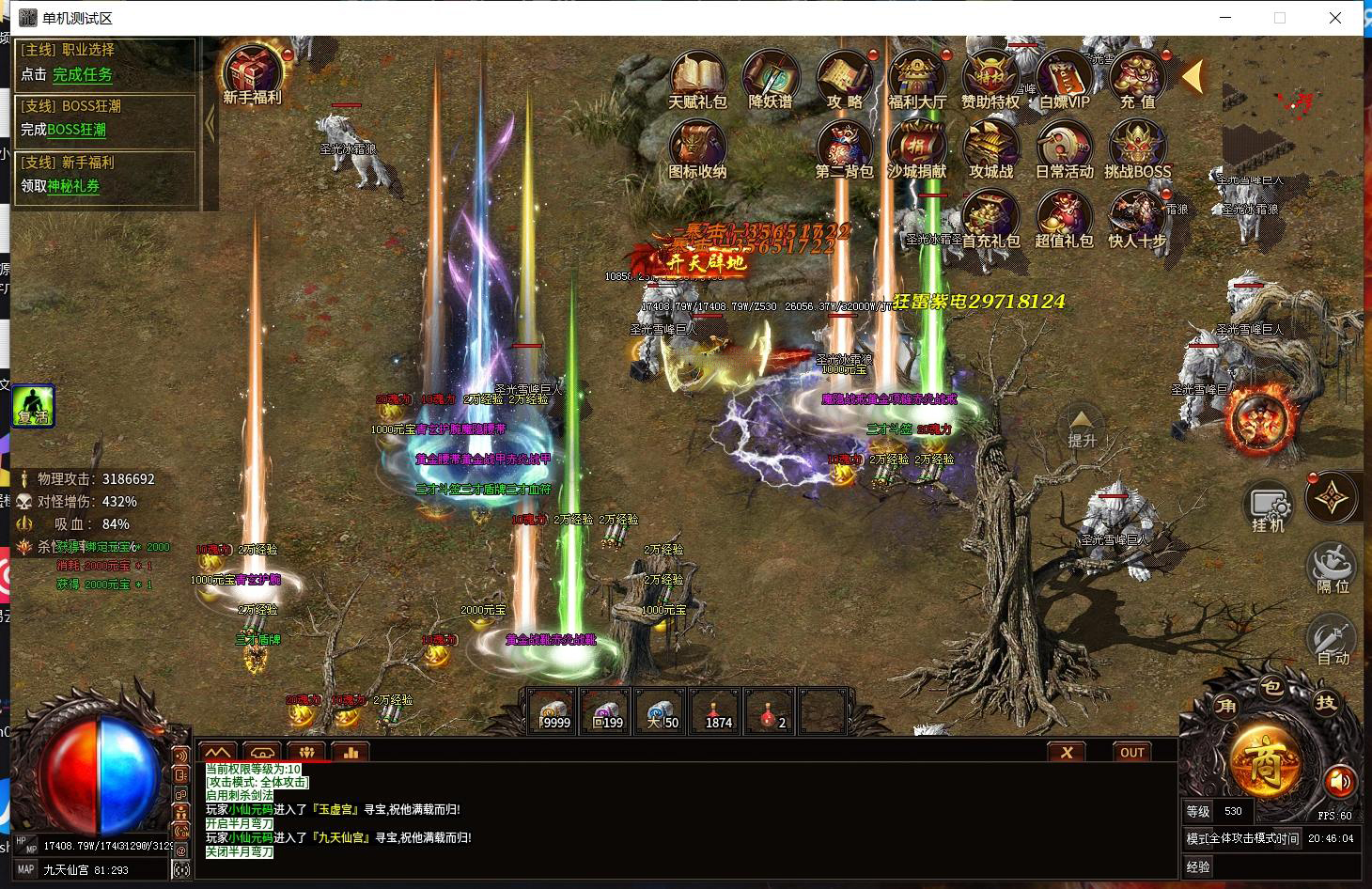Activate the green 复活 revive icon

[x=33, y=406]
